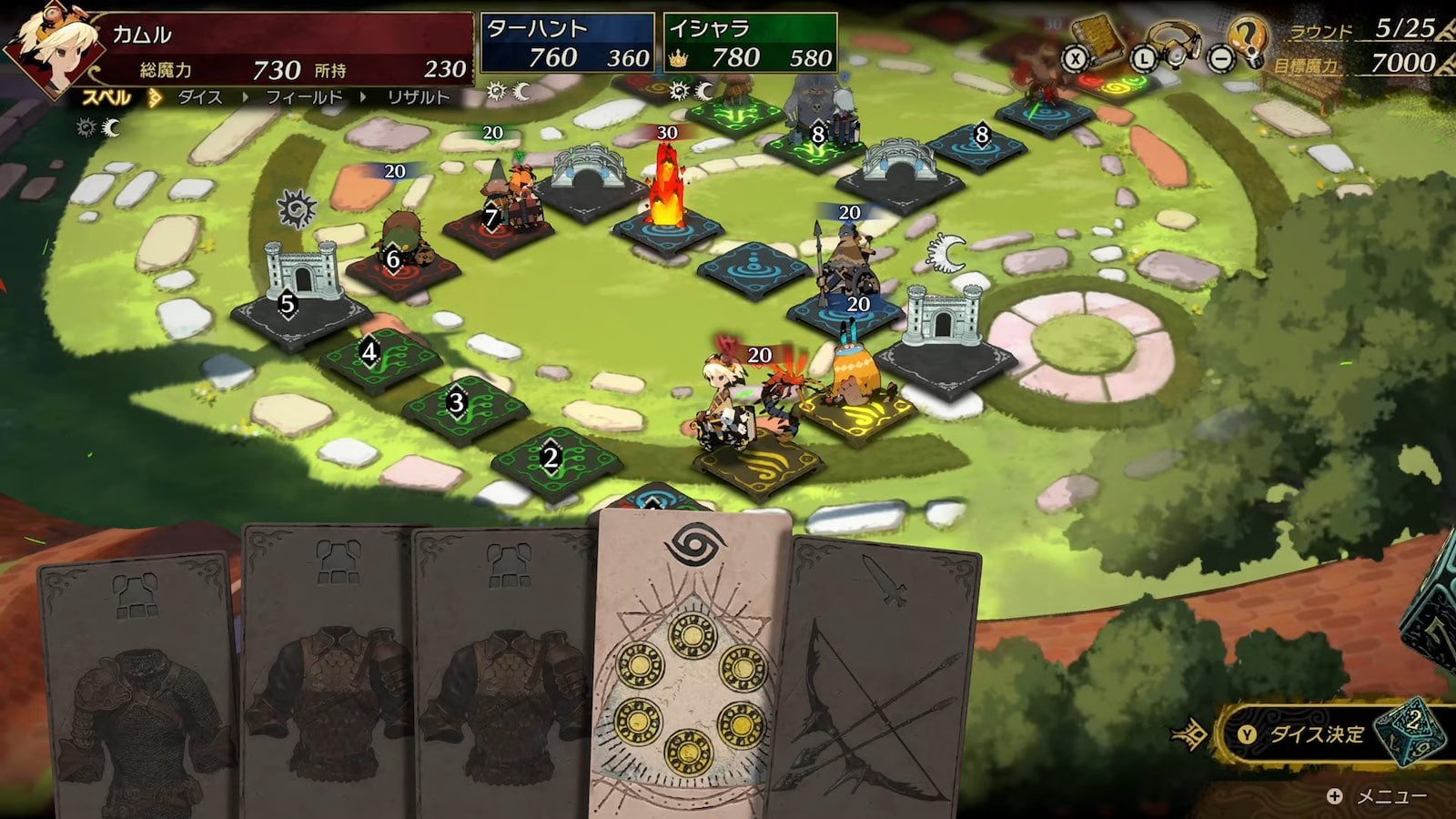Show ターハント's player status panel
This screenshot has width=1456, height=819.
pos(567,43)
